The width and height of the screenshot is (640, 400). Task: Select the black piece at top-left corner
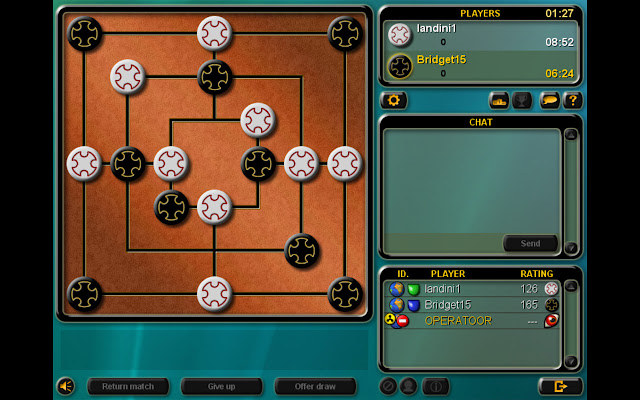click(x=84, y=33)
